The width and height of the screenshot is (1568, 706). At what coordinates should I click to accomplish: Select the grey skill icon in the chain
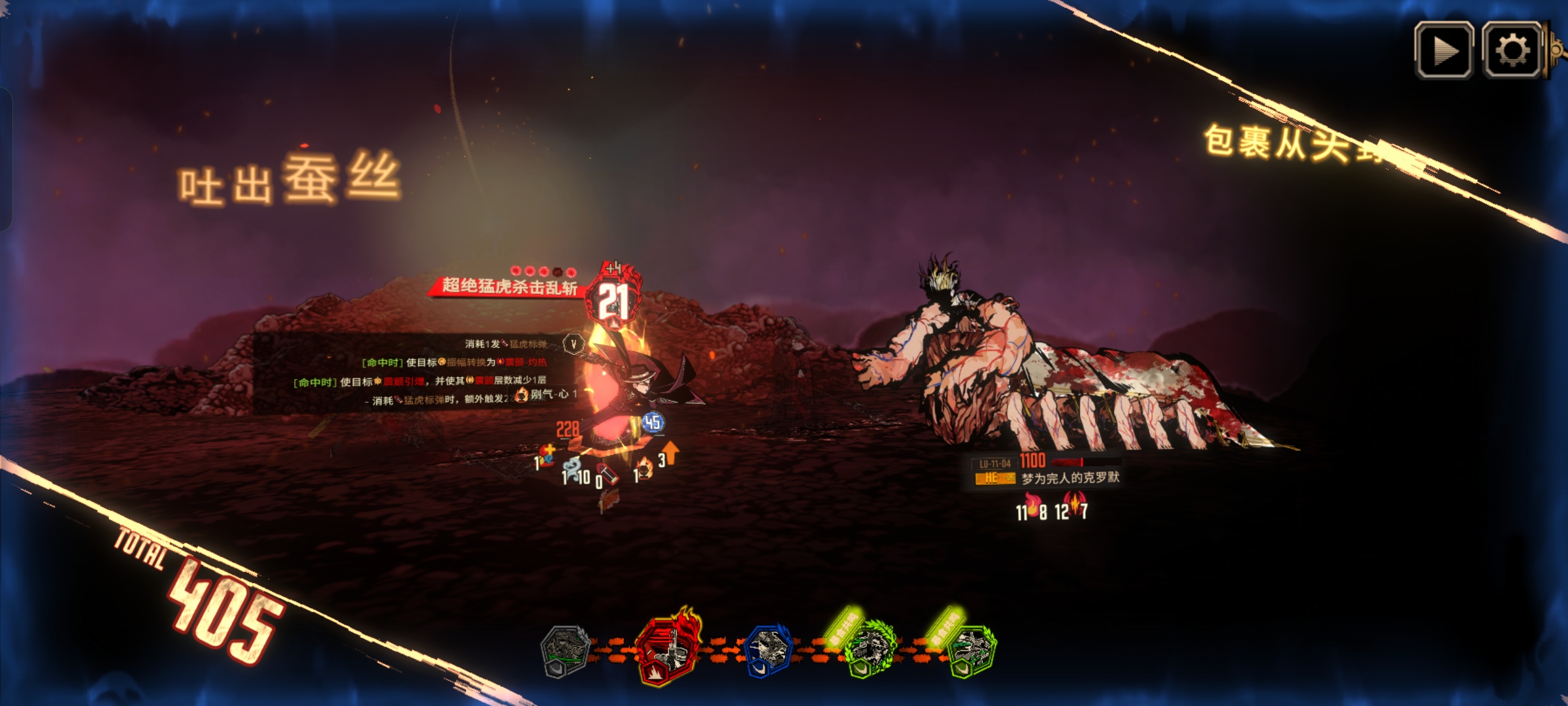tap(565, 650)
